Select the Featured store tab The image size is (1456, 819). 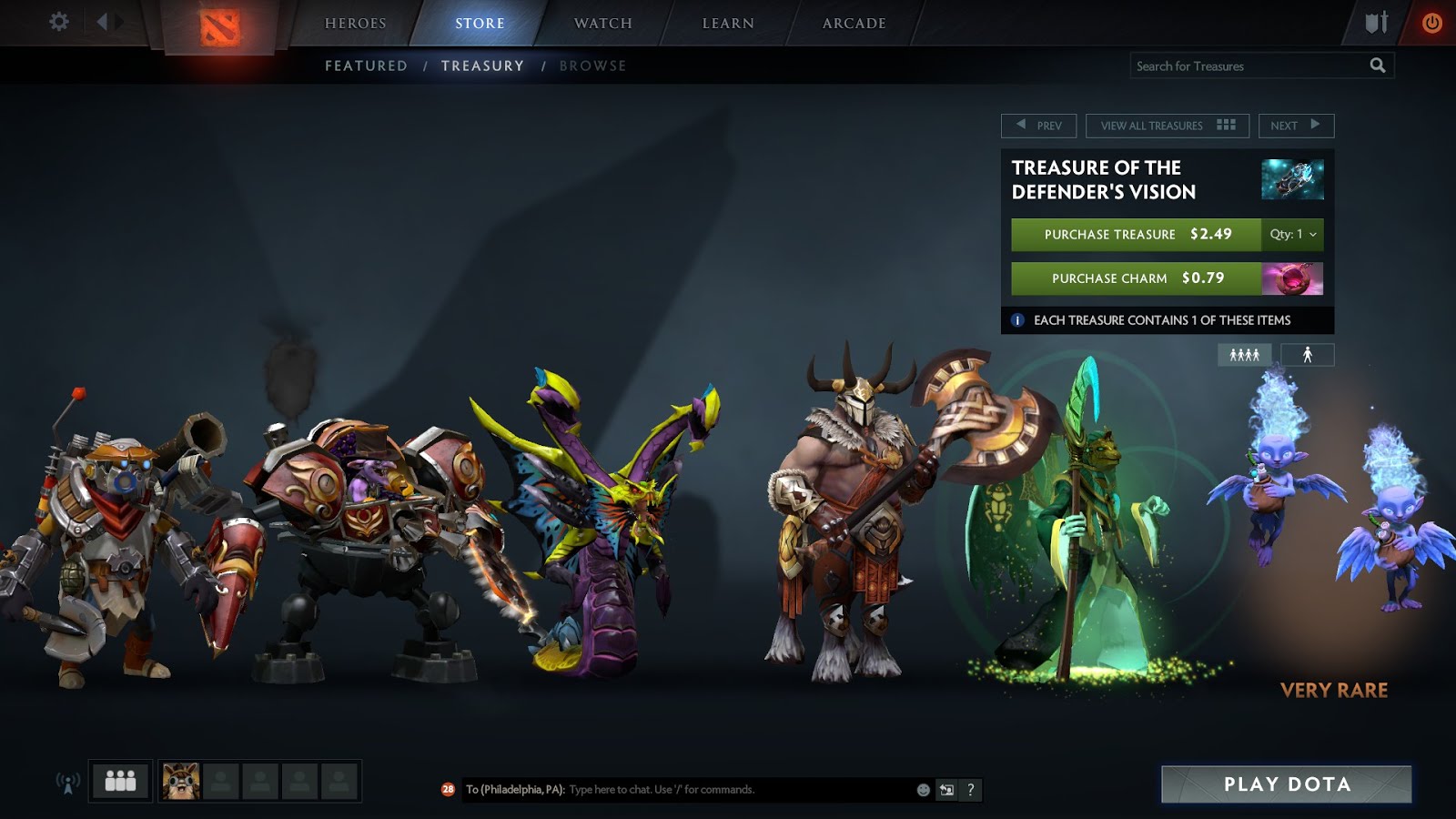coord(366,66)
